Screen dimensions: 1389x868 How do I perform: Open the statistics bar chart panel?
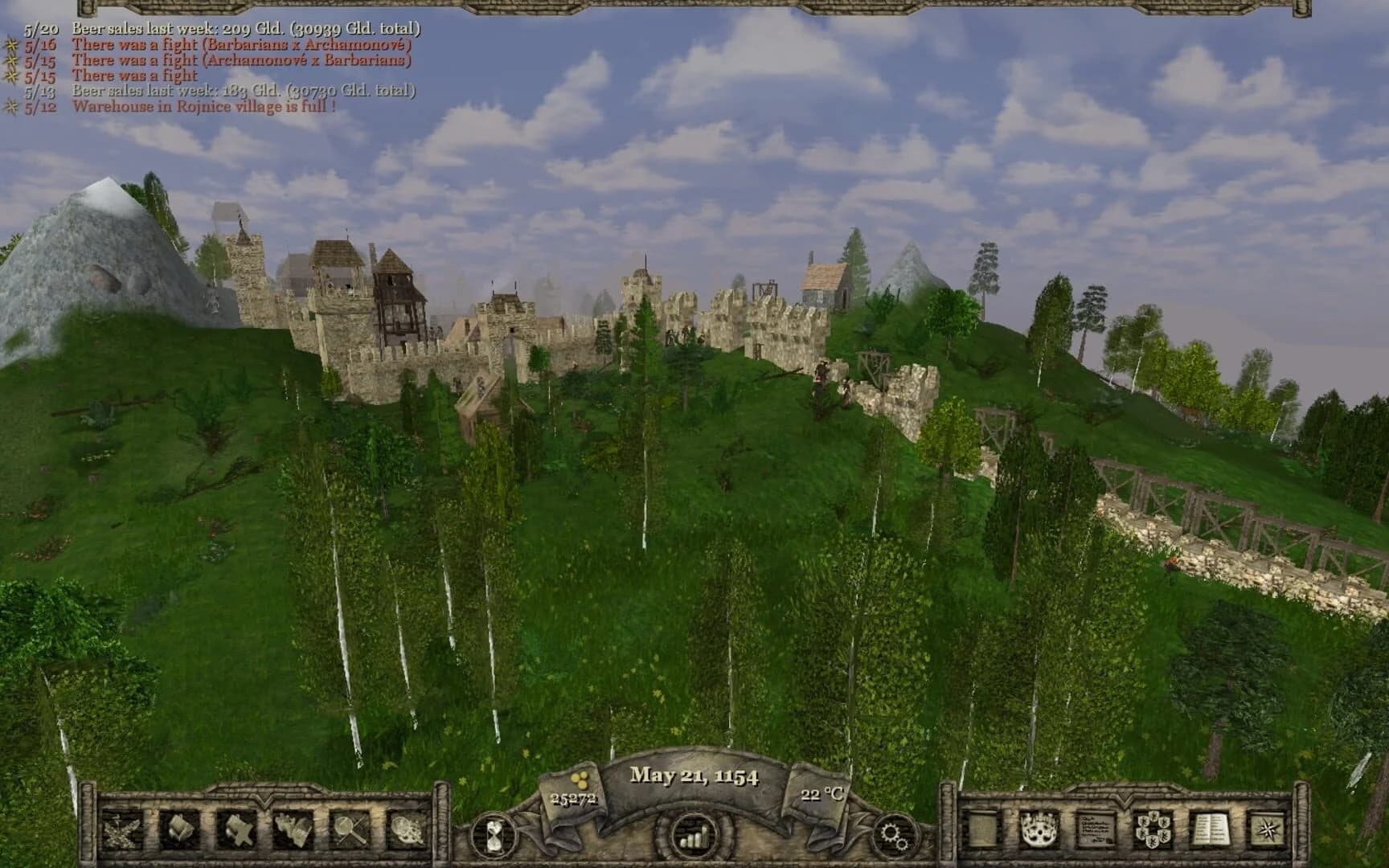point(693,836)
